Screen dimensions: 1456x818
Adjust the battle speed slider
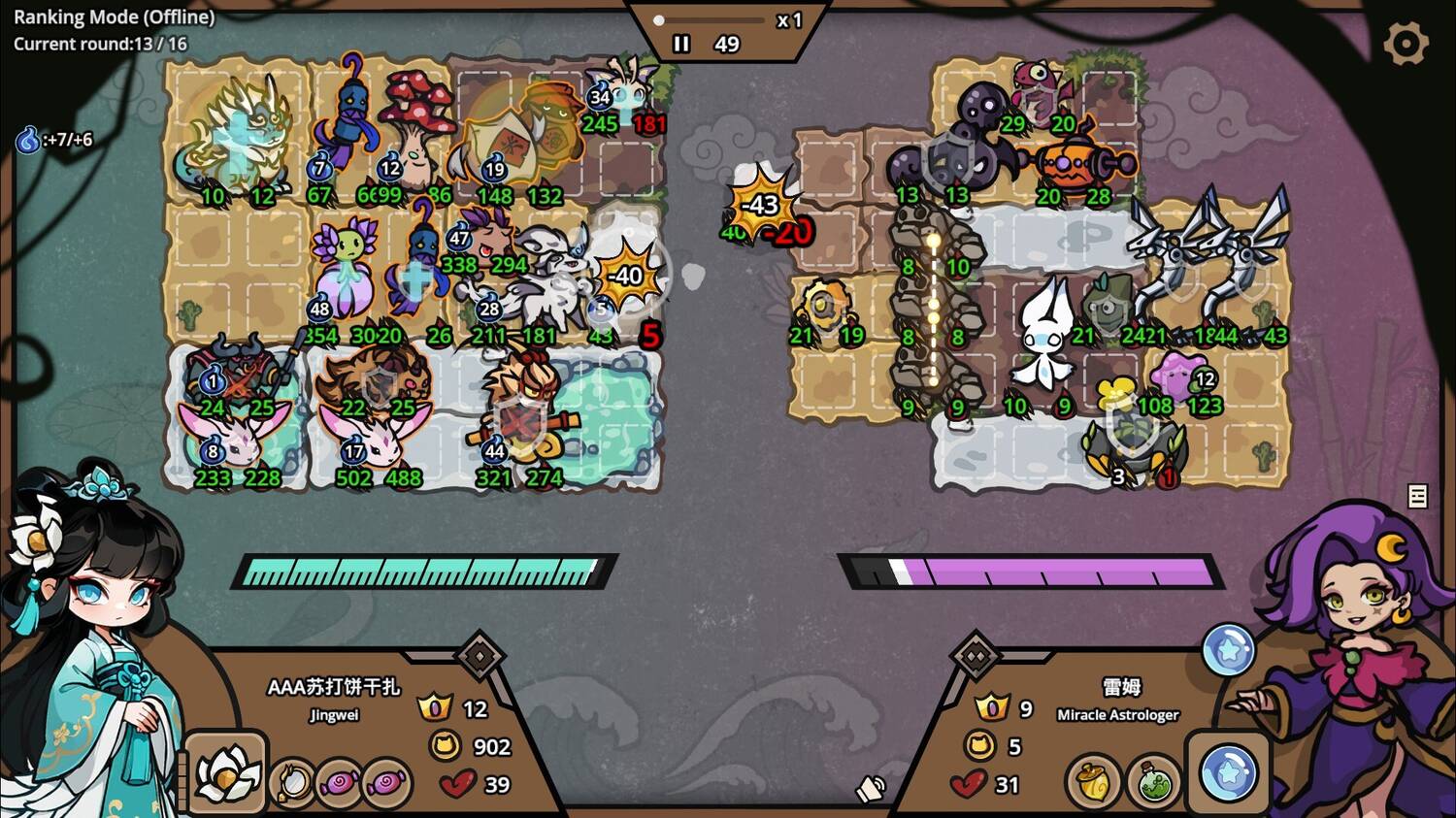pos(660,19)
